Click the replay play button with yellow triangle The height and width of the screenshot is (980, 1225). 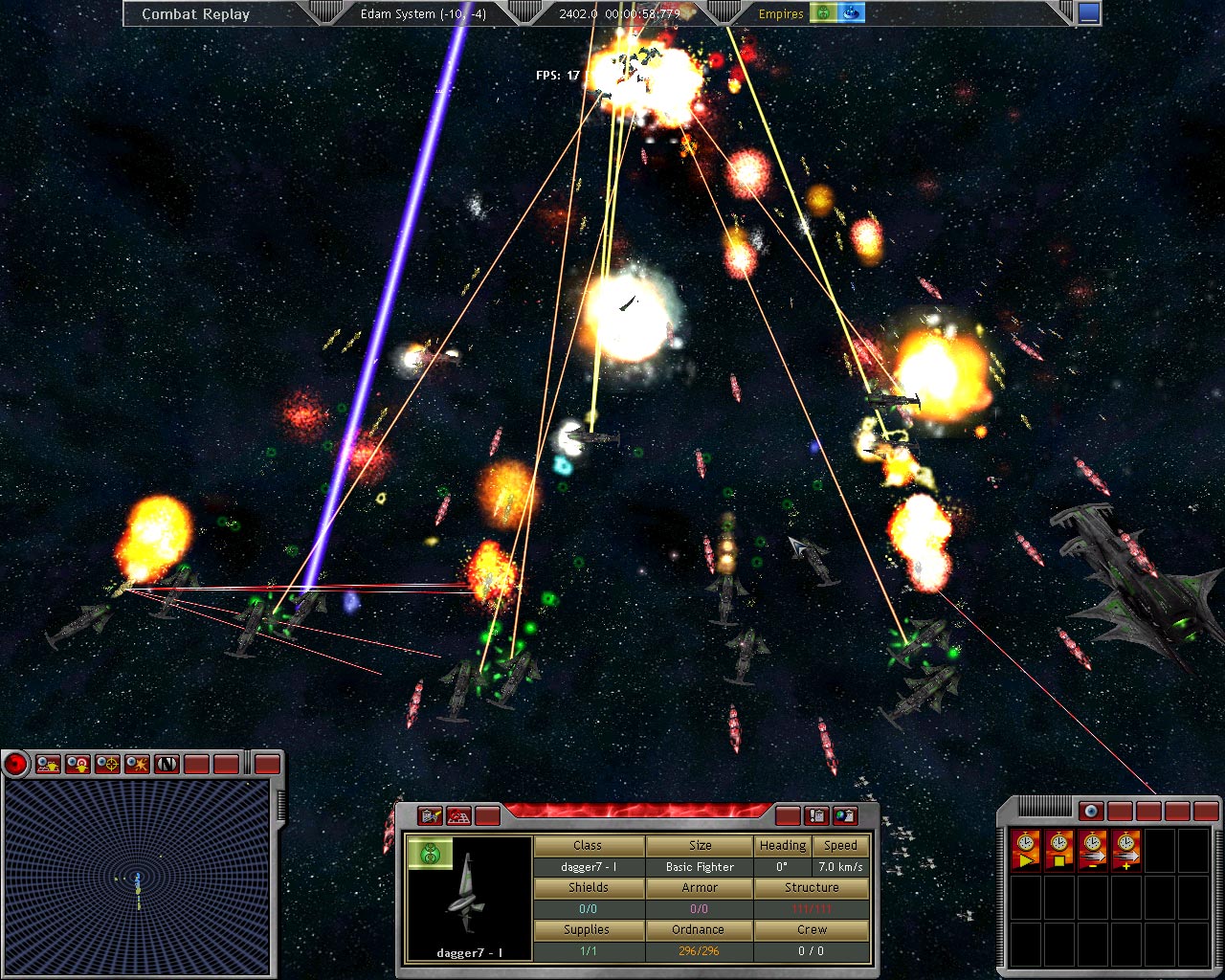click(1027, 847)
